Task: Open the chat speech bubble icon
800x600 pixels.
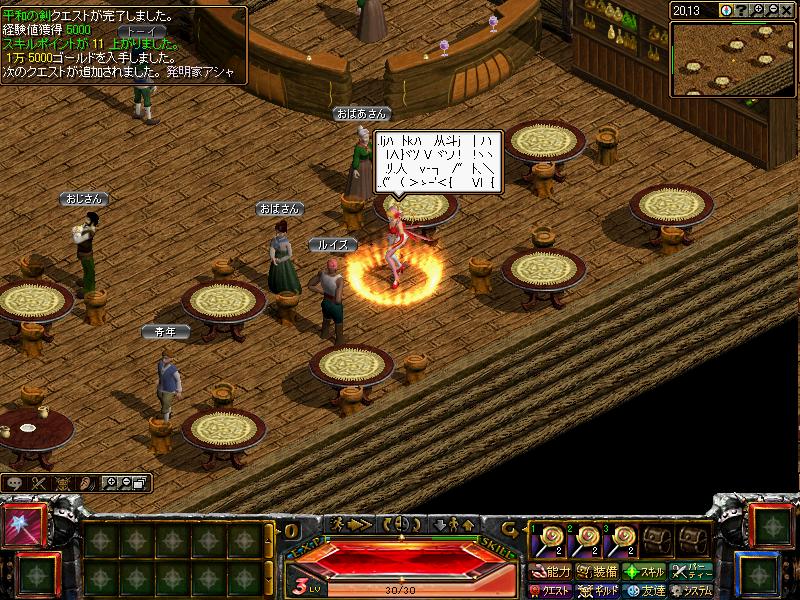Action: click(15, 483)
